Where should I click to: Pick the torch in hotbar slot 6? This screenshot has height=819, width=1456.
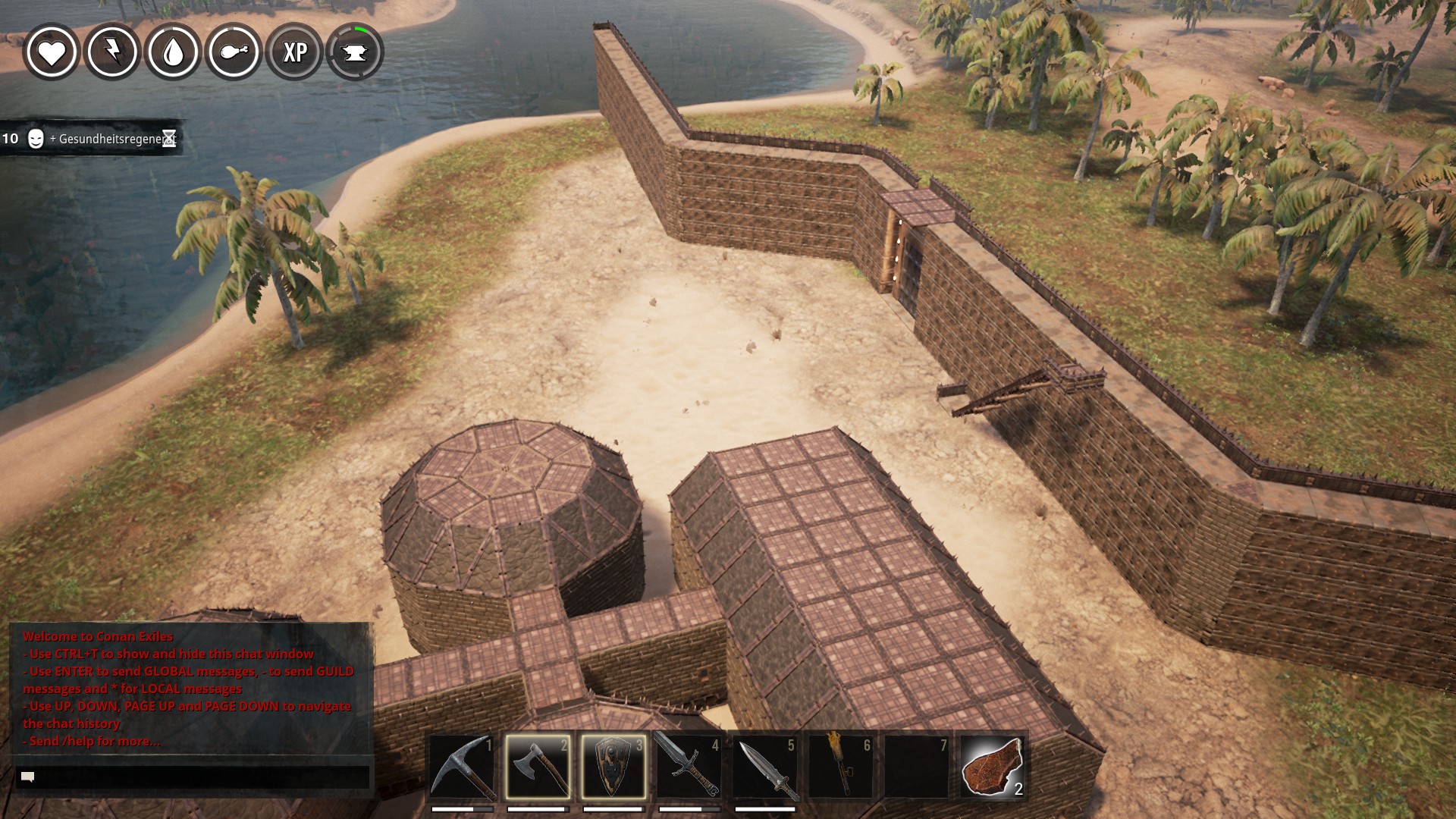coord(840,766)
